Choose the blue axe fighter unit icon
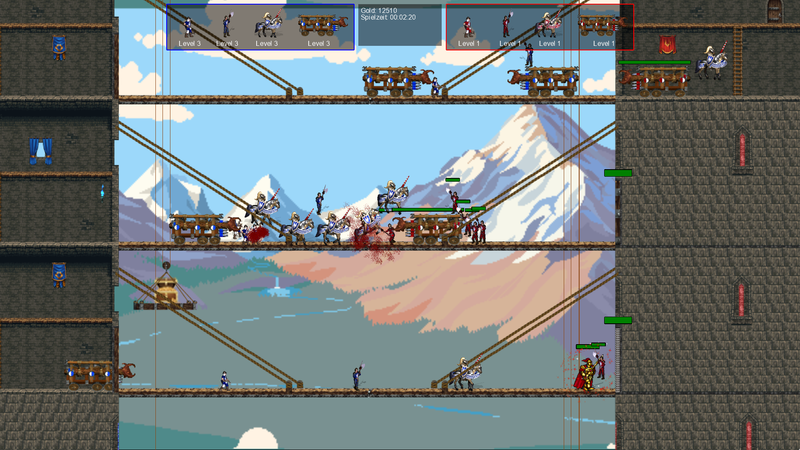The width and height of the screenshot is (800, 450). (228, 26)
